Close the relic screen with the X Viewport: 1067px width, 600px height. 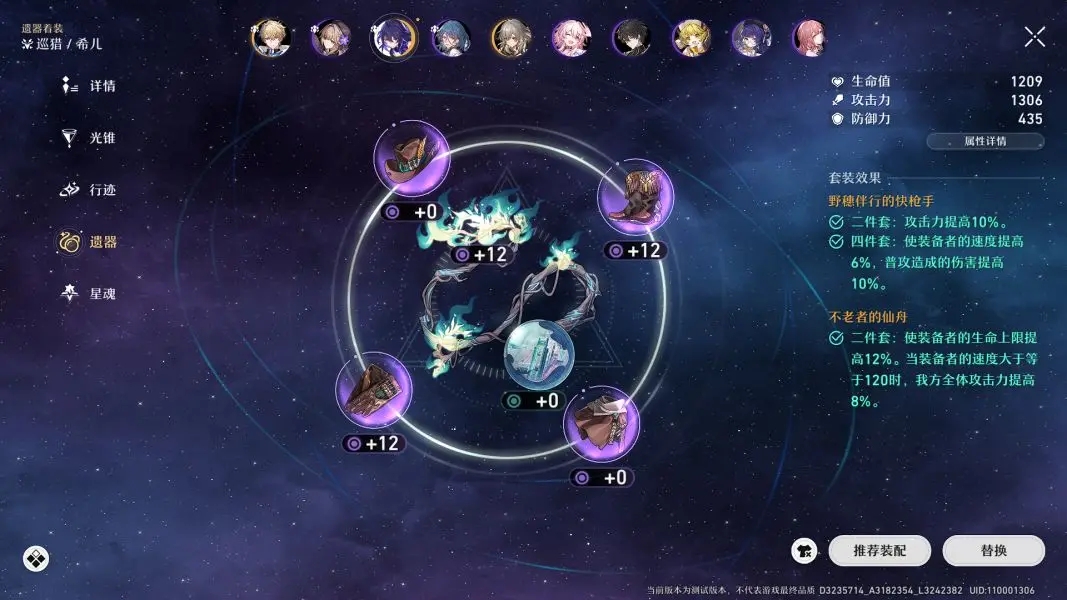pyautogui.click(x=1035, y=37)
